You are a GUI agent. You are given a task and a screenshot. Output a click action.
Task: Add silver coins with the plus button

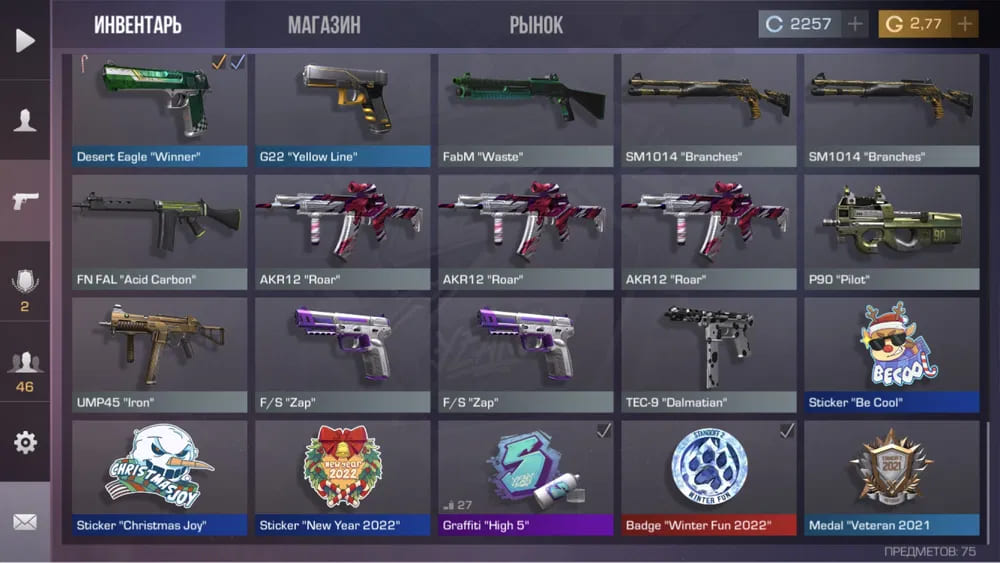click(855, 24)
